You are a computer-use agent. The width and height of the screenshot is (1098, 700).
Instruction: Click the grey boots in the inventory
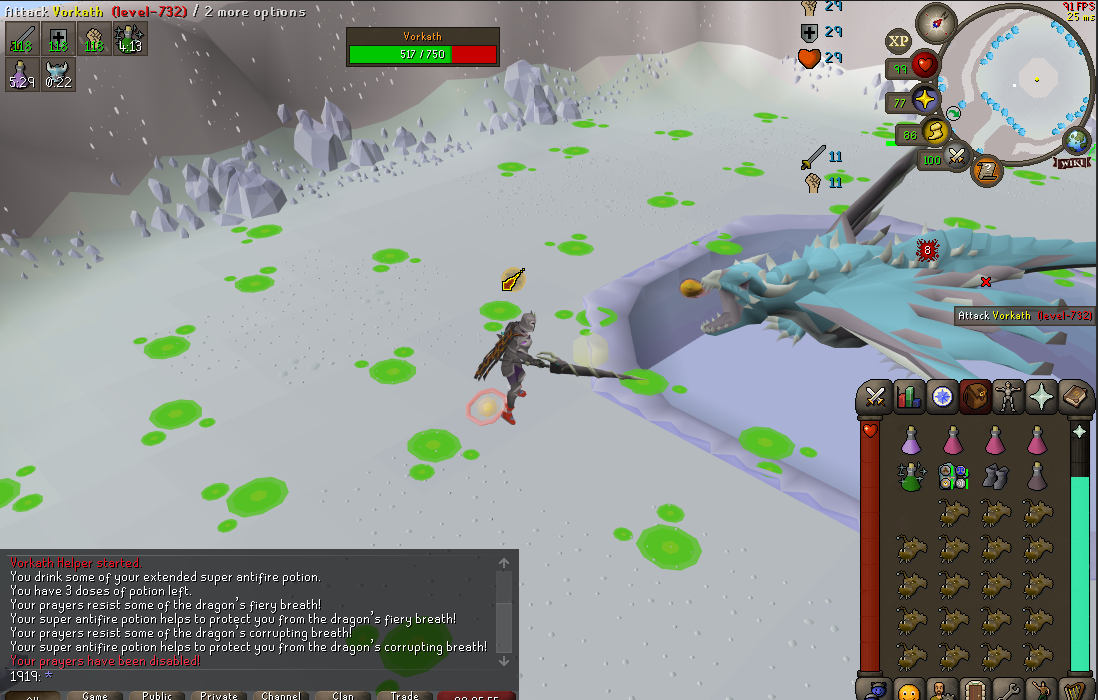pyautogui.click(x=995, y=476)
